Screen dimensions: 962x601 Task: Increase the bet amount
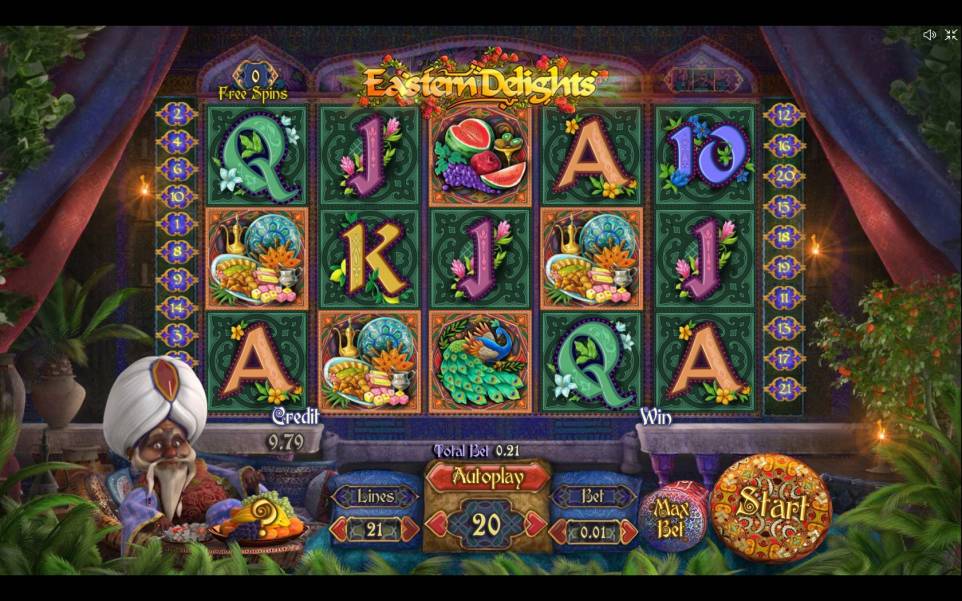pos(628,532)
